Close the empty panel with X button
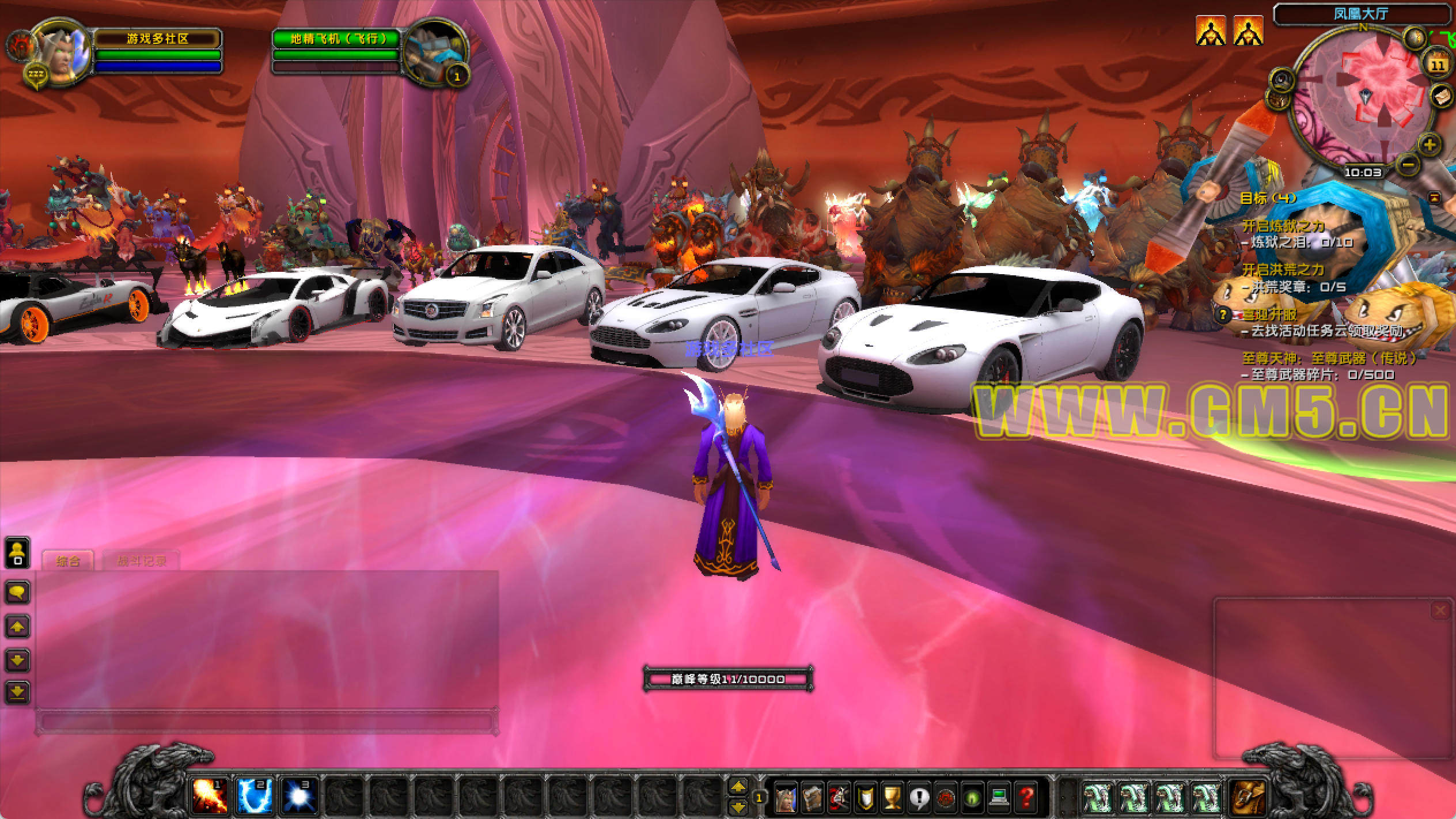 pos(1440,611)
